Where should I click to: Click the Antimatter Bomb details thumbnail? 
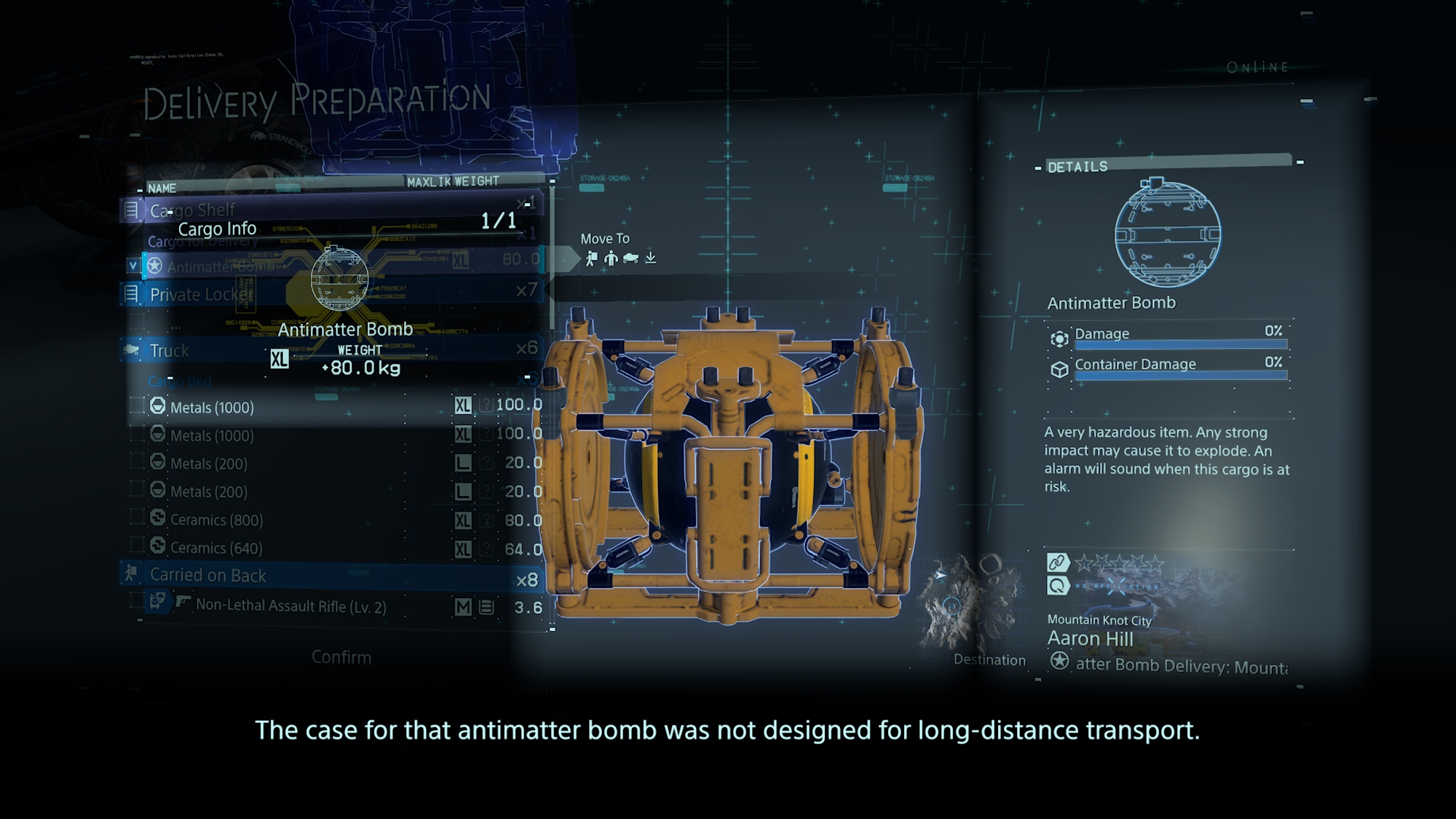(1167, 233)
